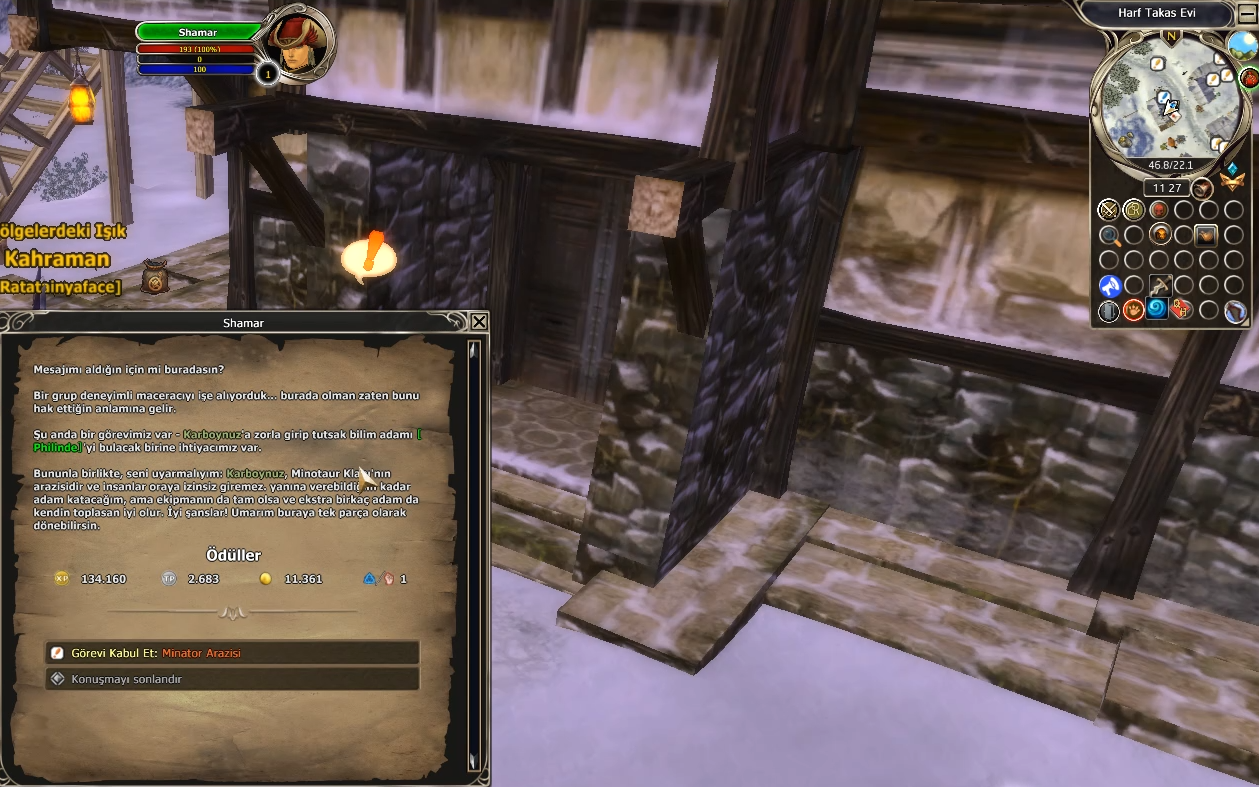Click the red bag icon beside minimap
1259x787 pixels.
pyautogui.click(x=1249, y=77)
